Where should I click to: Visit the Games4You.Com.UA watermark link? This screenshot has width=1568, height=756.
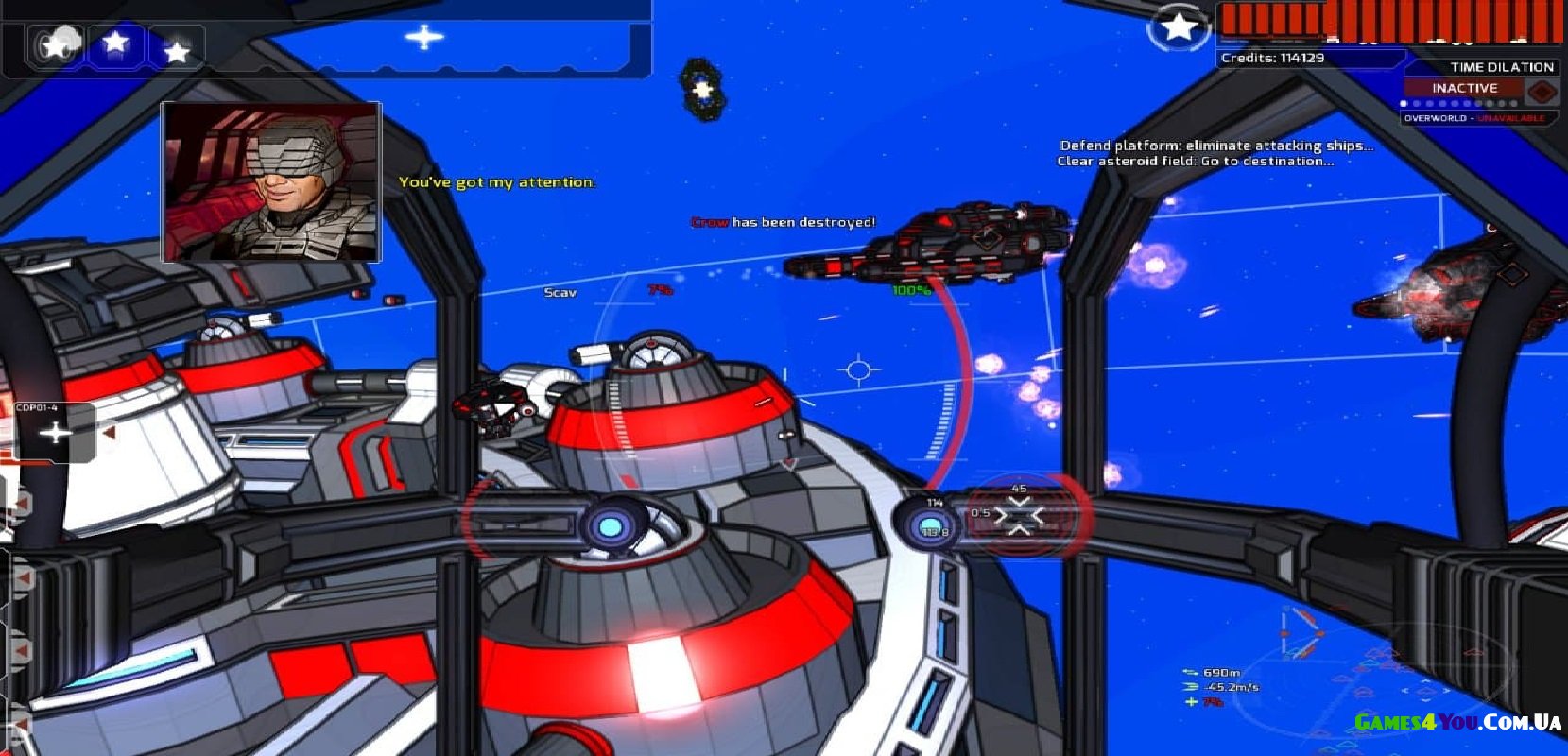(x=1456, y=723)
